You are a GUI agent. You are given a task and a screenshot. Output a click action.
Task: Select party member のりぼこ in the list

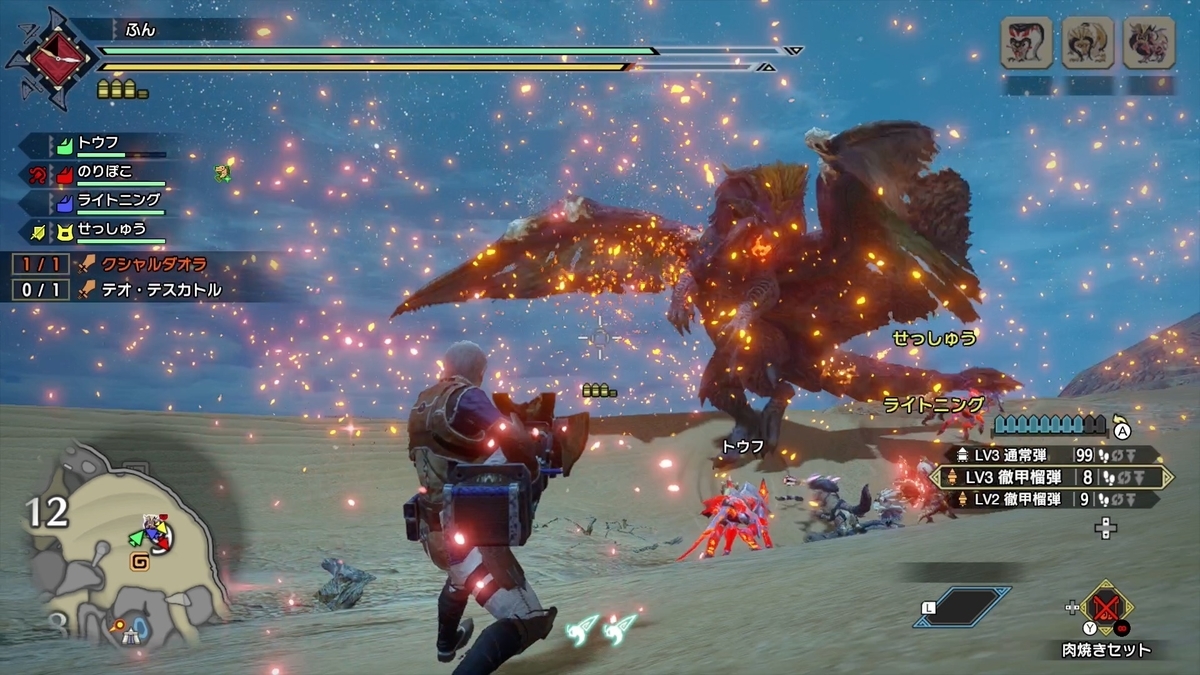(104, 173)
